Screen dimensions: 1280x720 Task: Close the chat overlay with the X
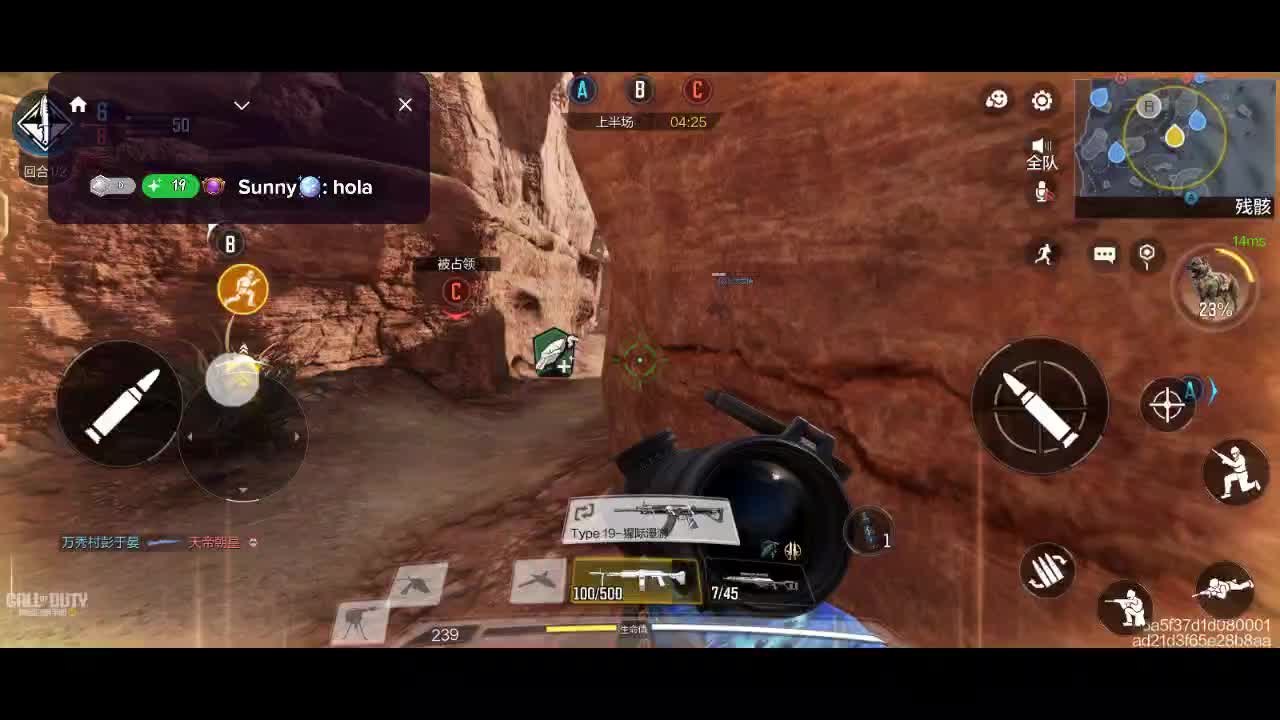point(405,105)
